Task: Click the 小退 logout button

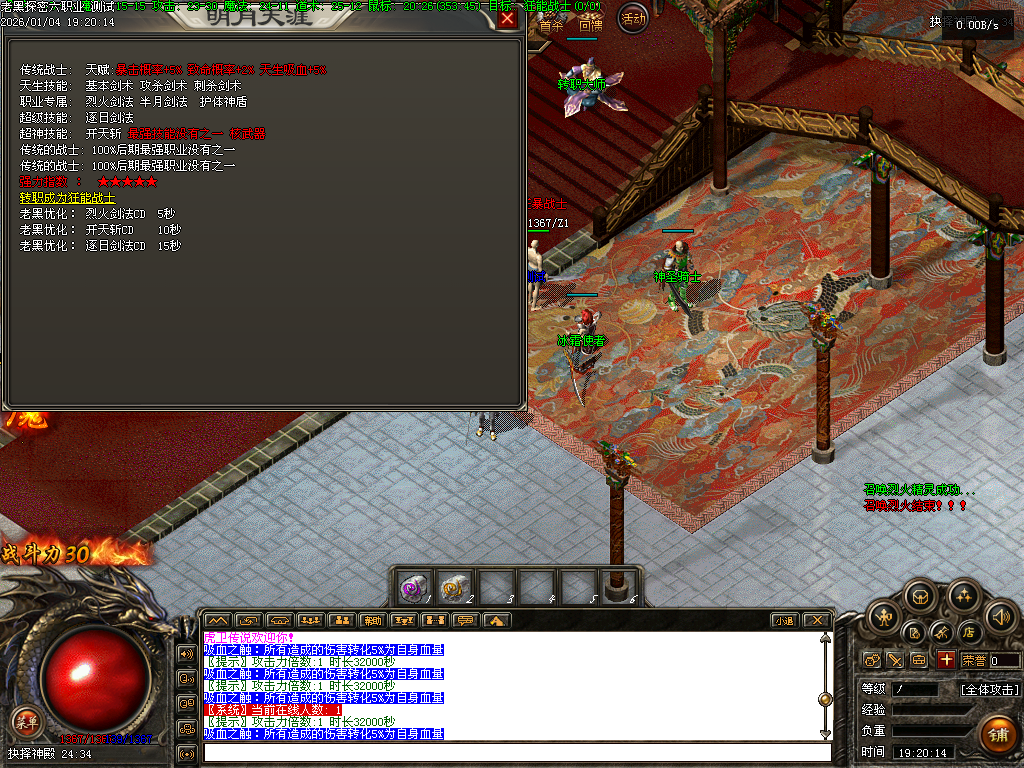Action: (x=784, y=621)
